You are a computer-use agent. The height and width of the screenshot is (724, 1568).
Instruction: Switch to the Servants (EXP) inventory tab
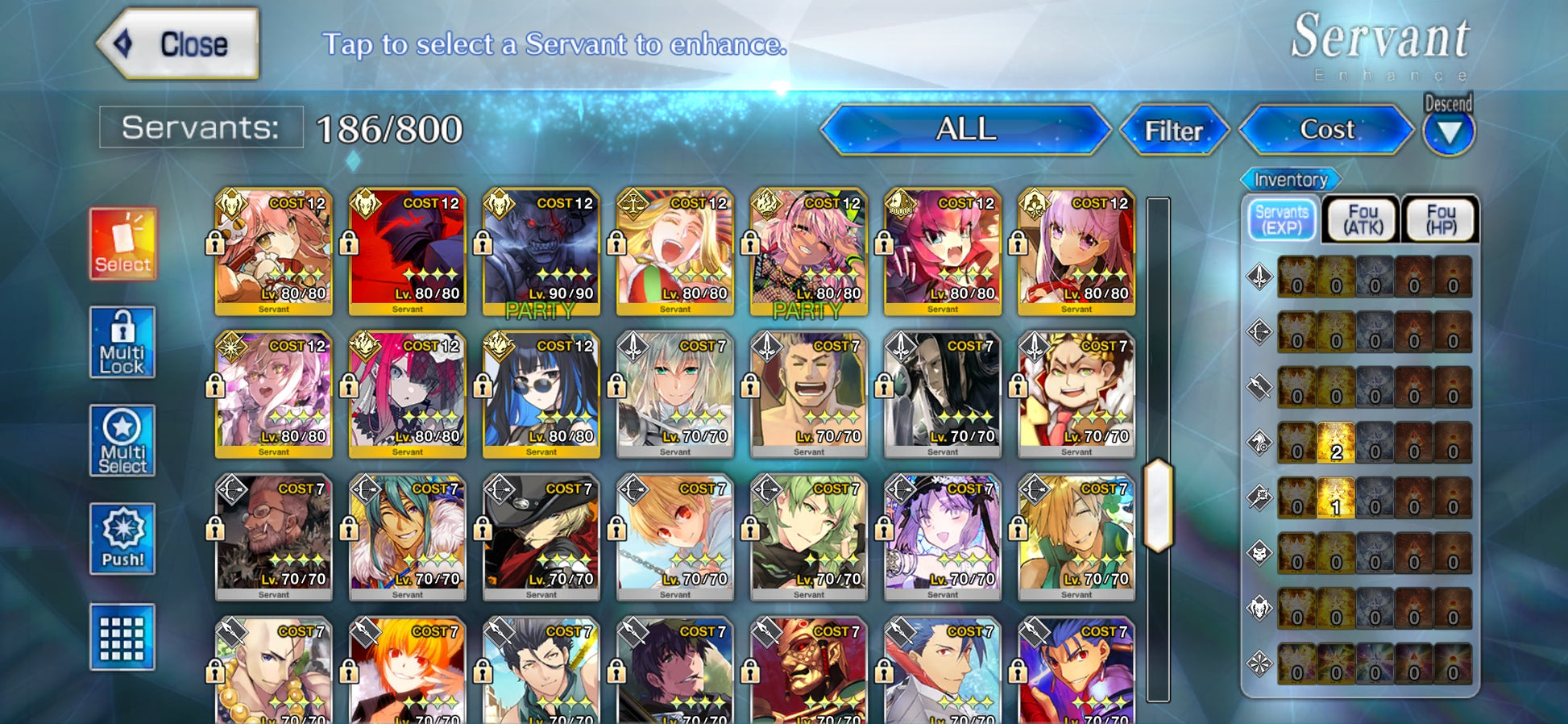1282,219
